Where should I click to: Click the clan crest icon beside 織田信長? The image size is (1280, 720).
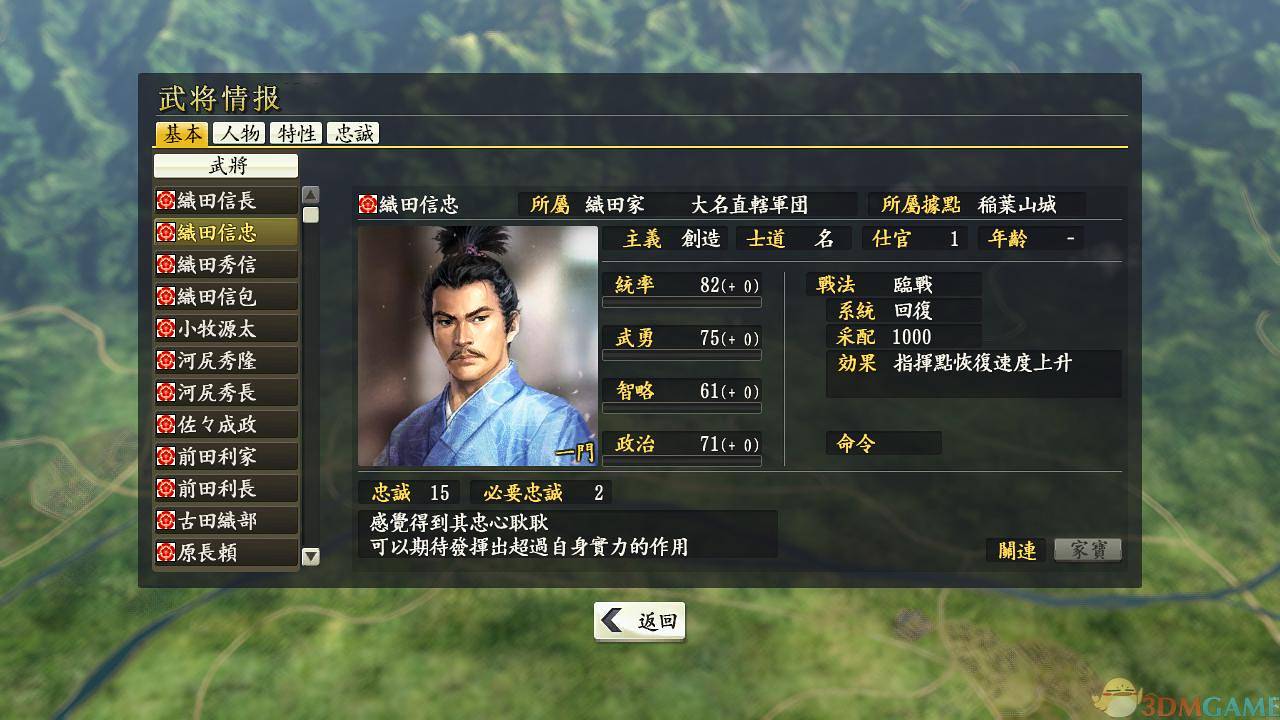coord(167,199)
